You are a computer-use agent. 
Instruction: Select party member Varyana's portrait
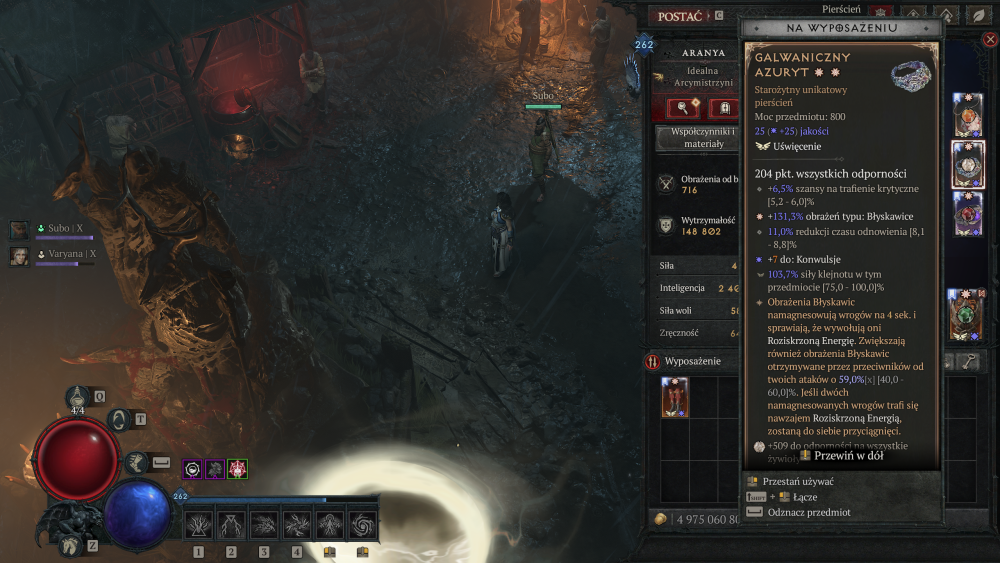coord(20,256)
